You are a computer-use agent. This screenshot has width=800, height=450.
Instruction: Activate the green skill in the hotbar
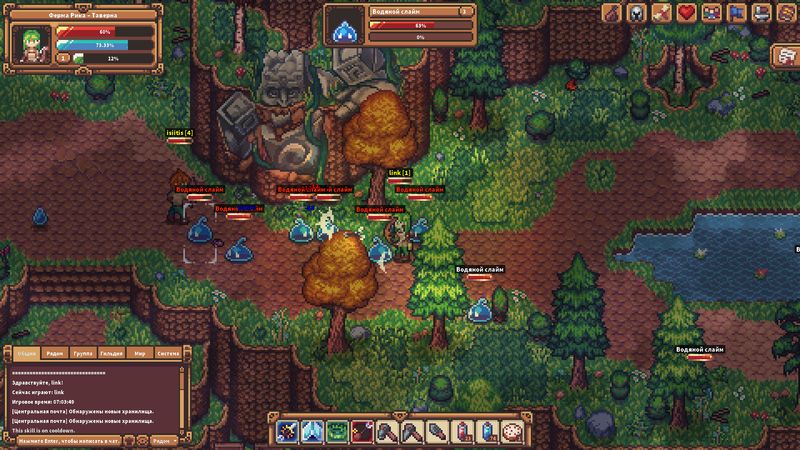[337, 432]
